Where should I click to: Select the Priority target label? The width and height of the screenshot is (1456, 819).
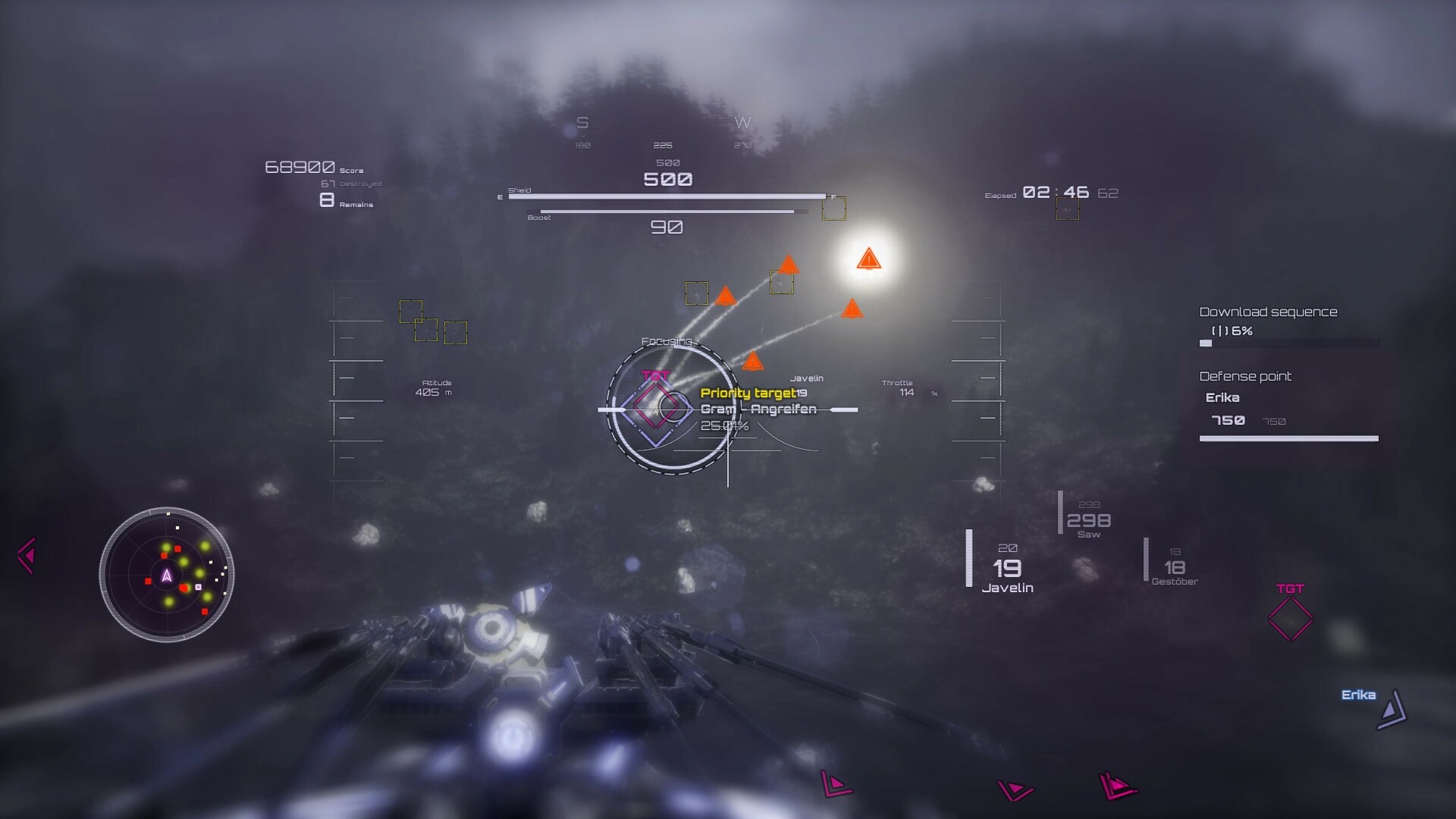pyautogui.click(x=747, y=393)
